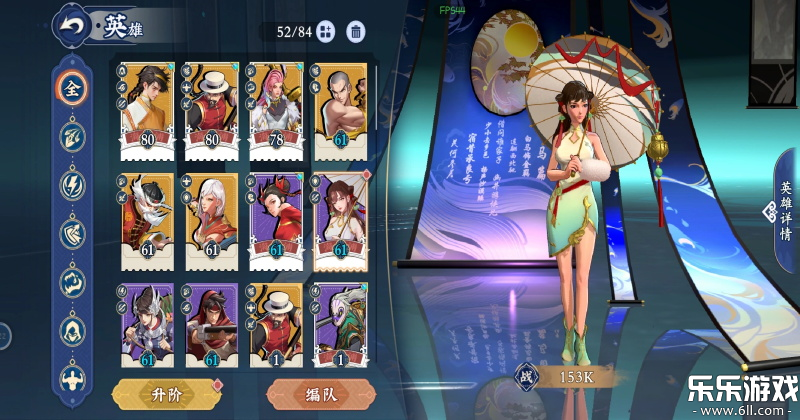Open the trash can to dismiss heroes
800x420 pixels.
coord(355,32)
